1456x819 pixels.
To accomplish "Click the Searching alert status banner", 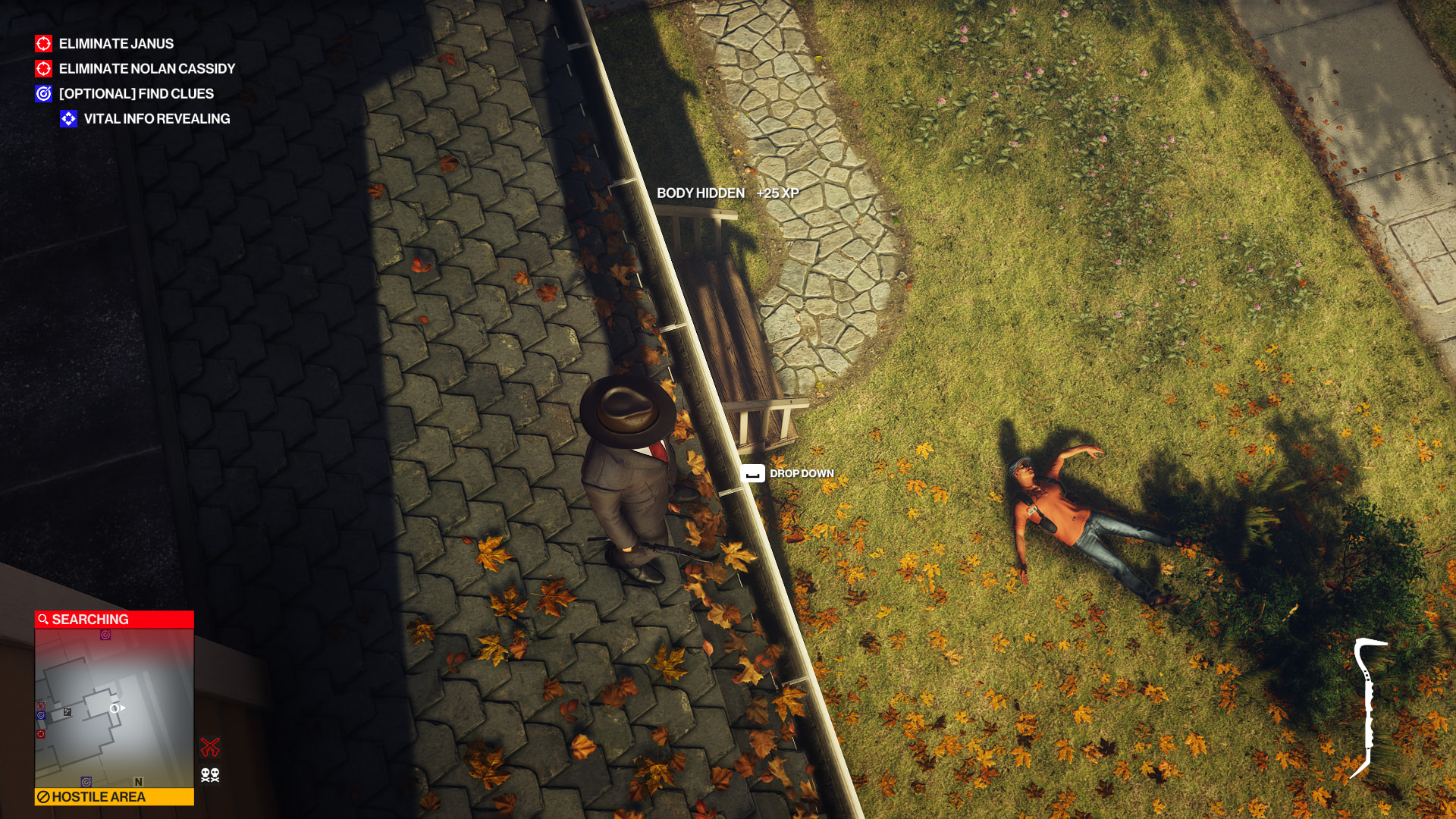I will 114,620.
